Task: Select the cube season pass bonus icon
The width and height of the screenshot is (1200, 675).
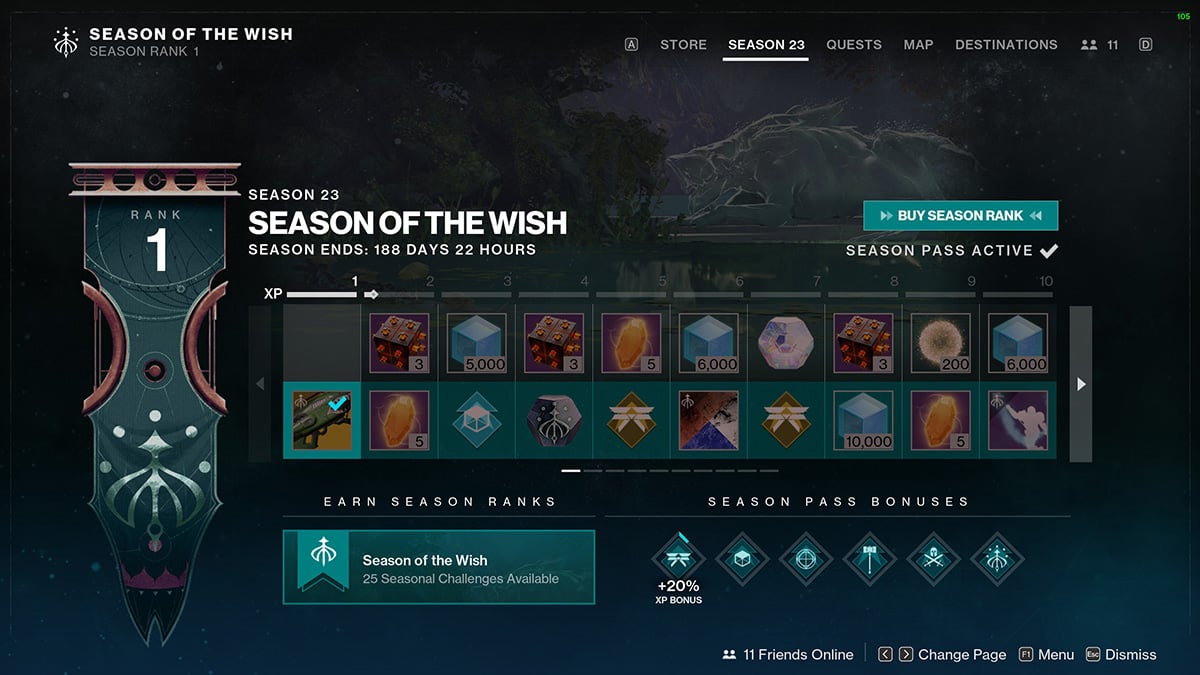Action: (x=741, y=557)
